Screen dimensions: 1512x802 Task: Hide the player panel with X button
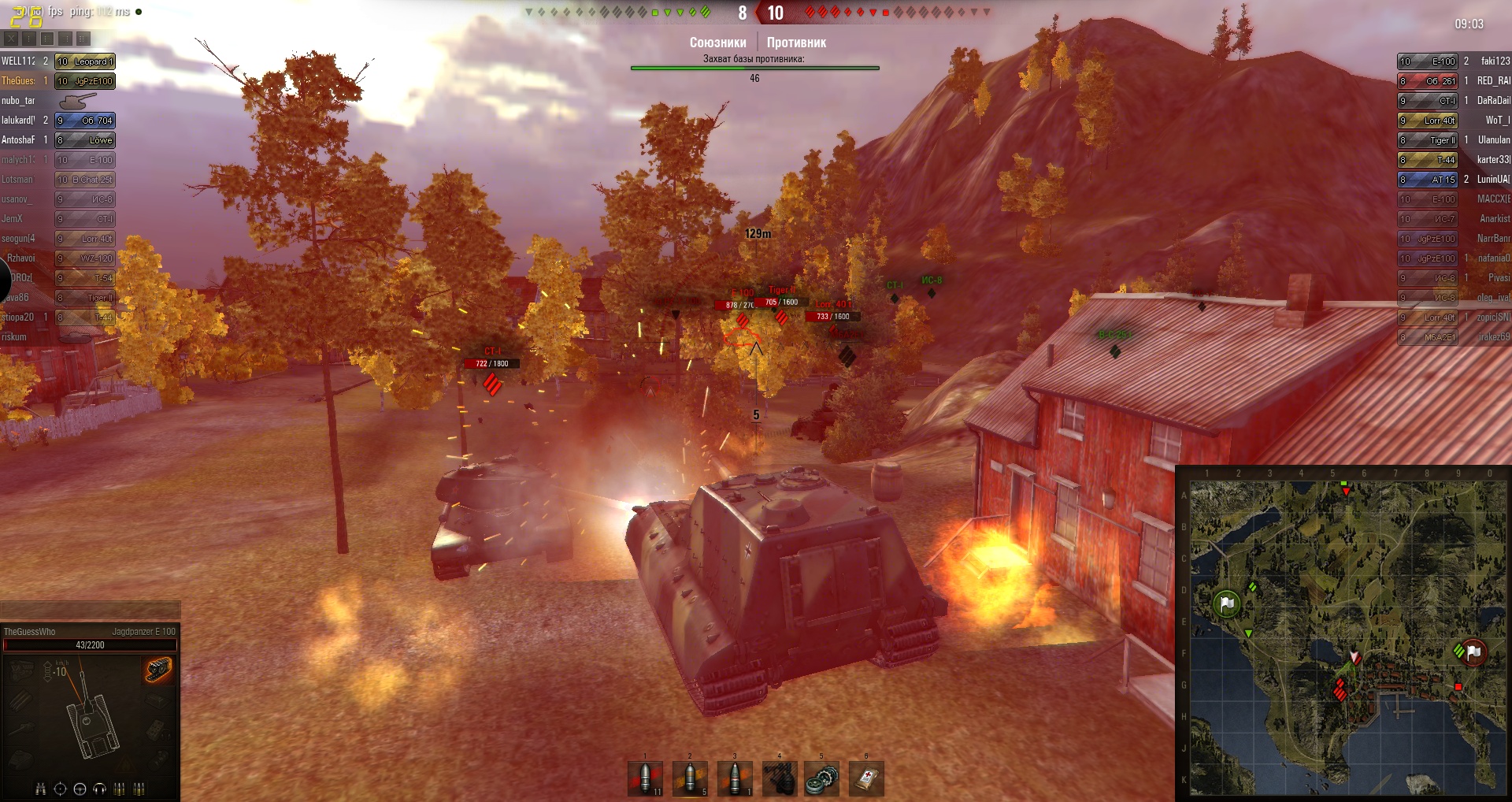[11, 38]
